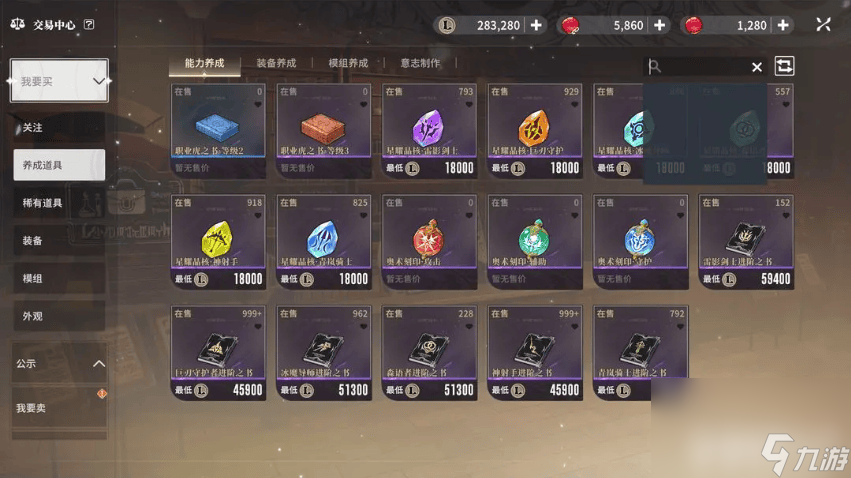
Task: Switch to the 模组养成 tab
Action: (348, 63)
